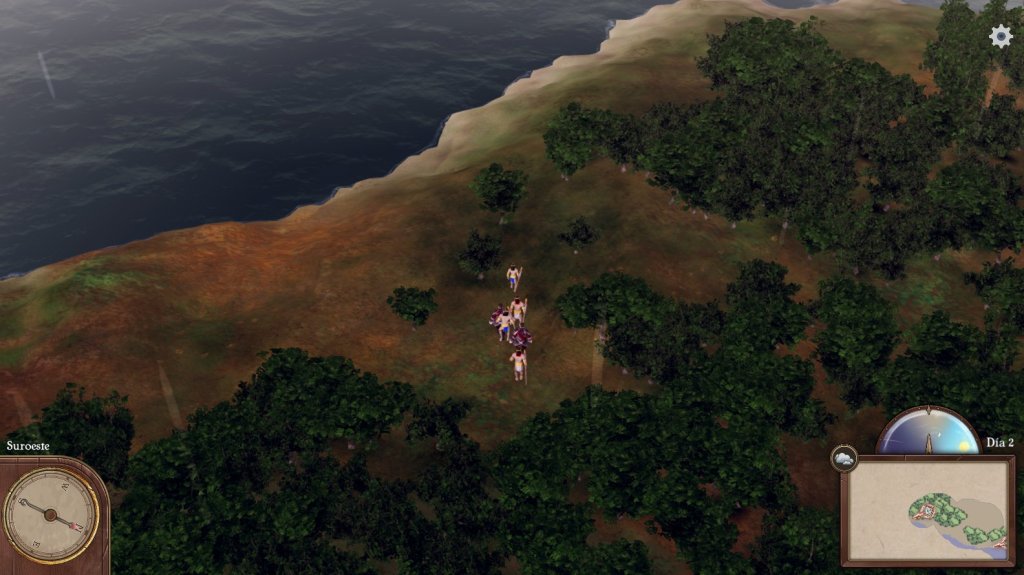Open settings with the gear icon
The height and width of the screenshot is (575, 1024).
coord(1000,36)
